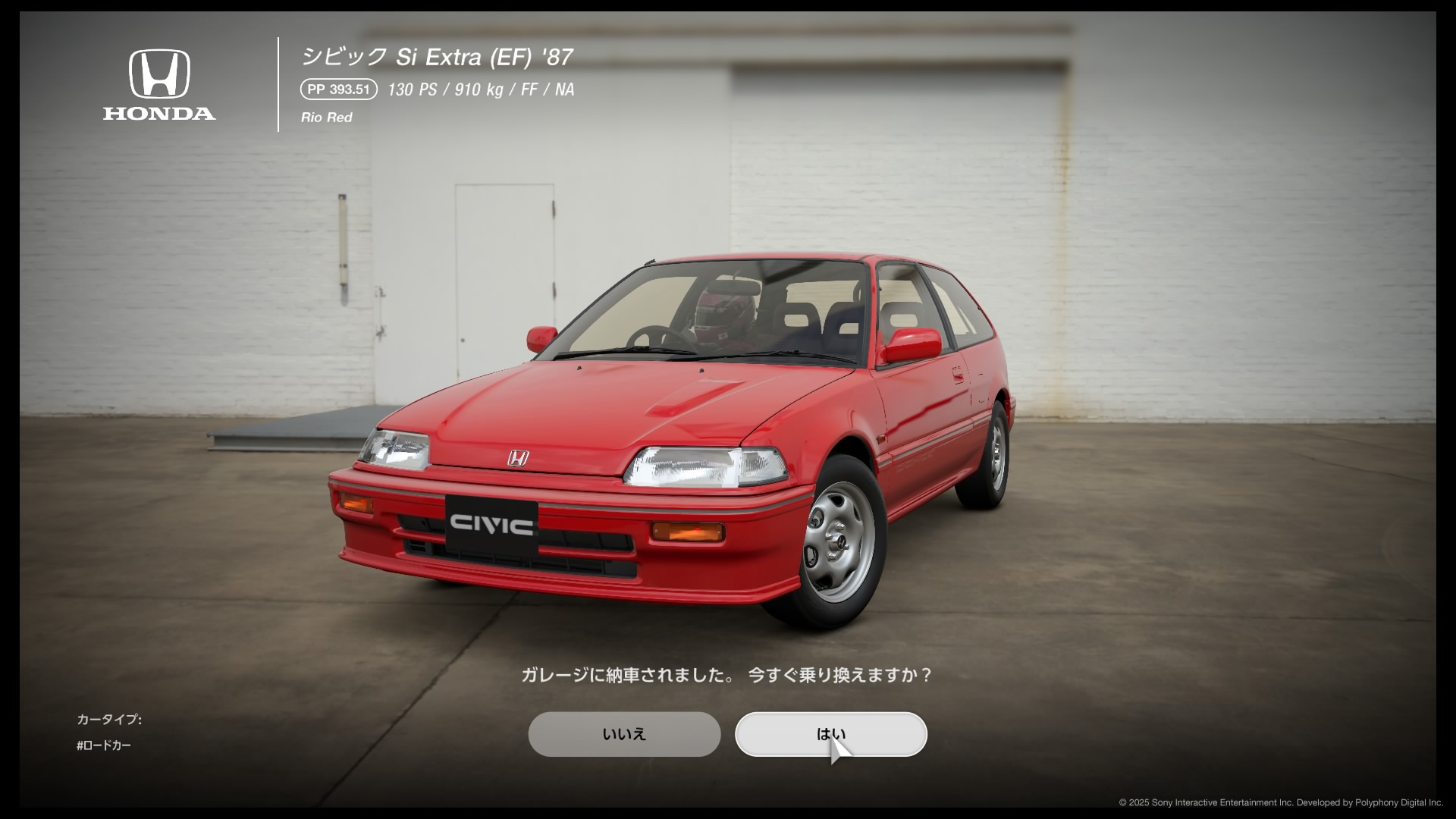Image resolution: width=1456 pixels, height=819 pixels.
Task: Select the HONDA wordmark
Action: [x=158, y=115]
